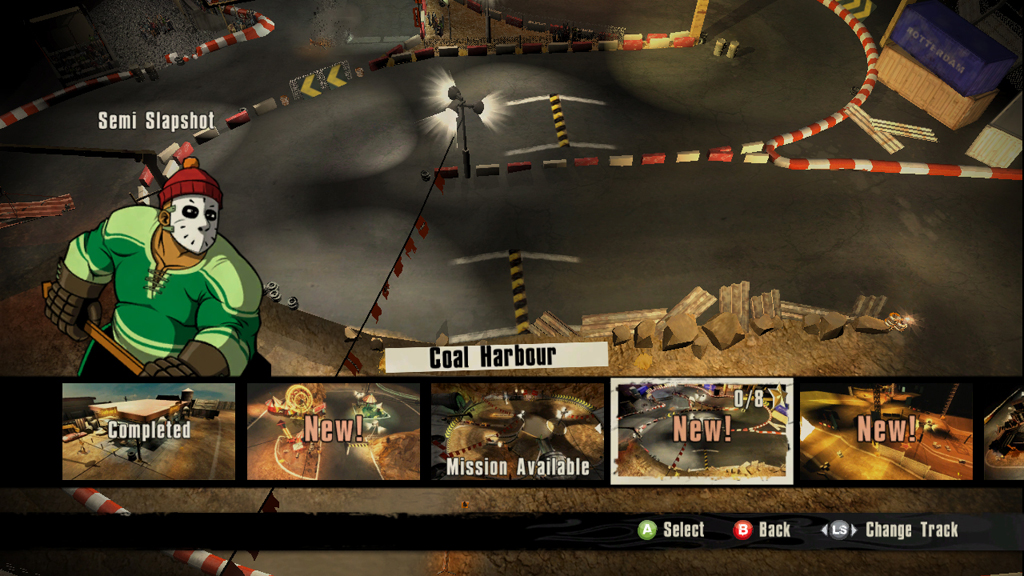The width and height of the screenshot is (1024, 576).
Task: Choose the fairground track thumbnail labeled New!
Action: pos(333,431)
